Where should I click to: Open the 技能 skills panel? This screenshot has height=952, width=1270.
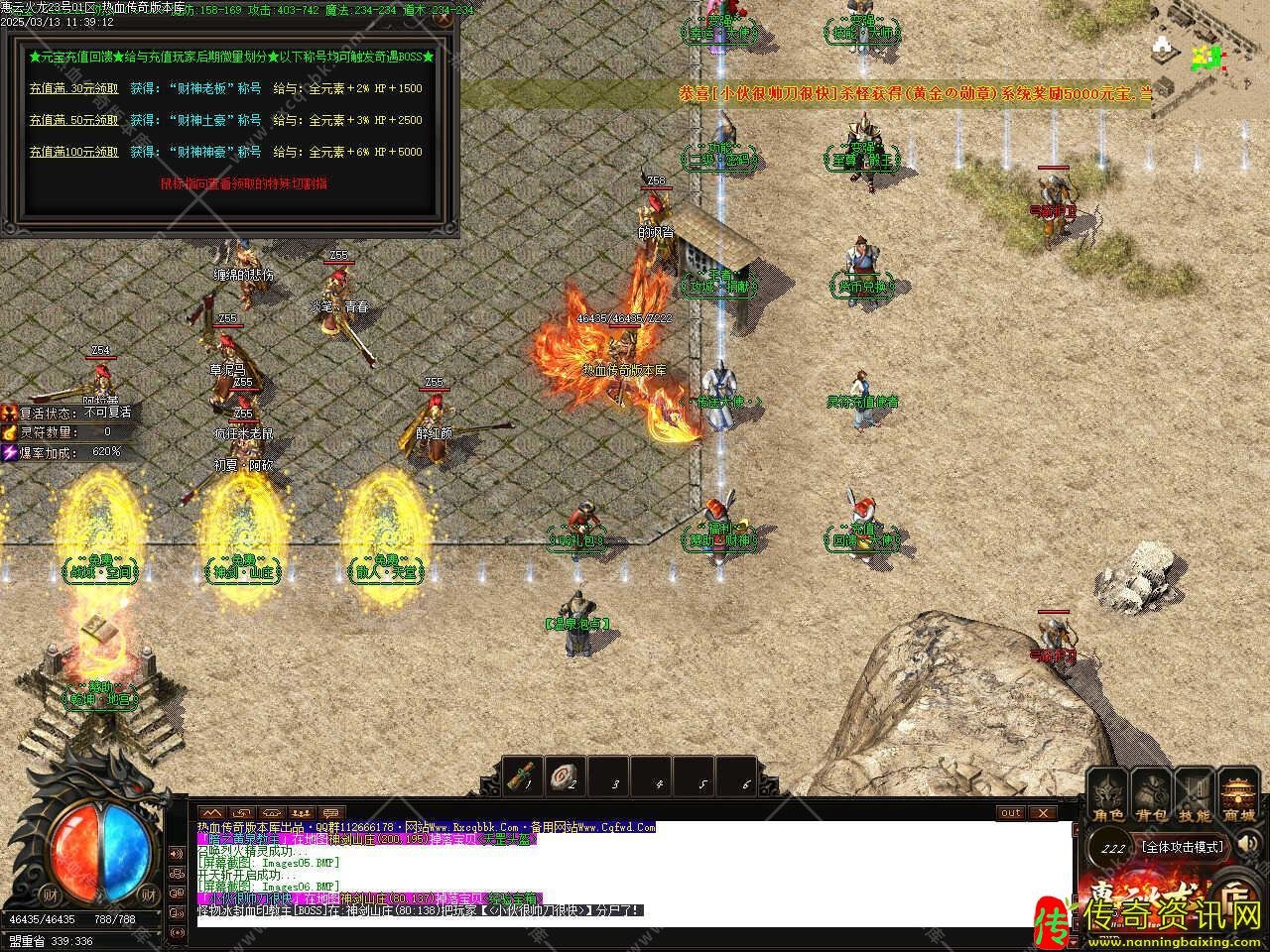point(1196,796)
